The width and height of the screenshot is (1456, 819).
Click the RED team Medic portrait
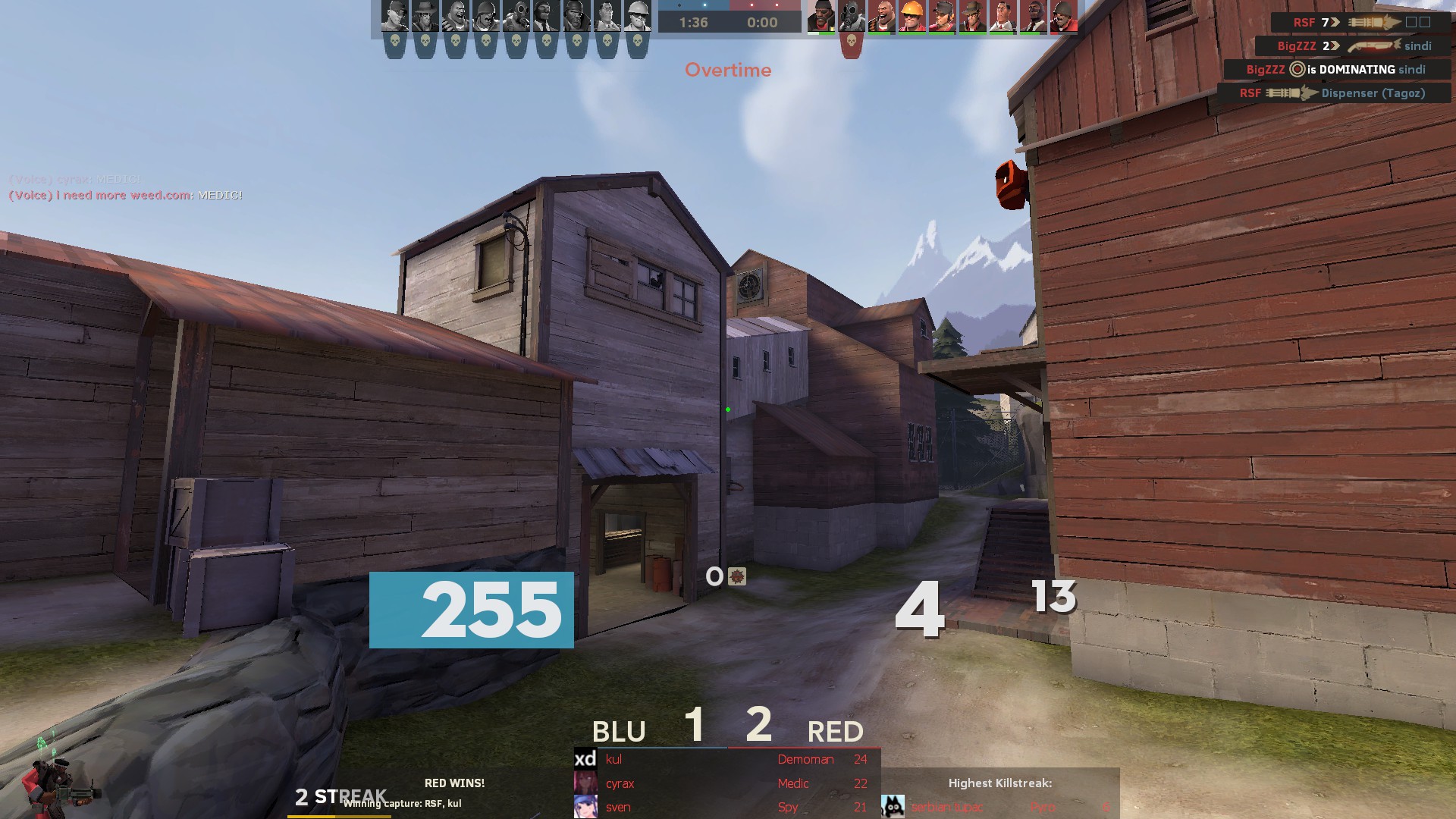tap(1003, 16)
